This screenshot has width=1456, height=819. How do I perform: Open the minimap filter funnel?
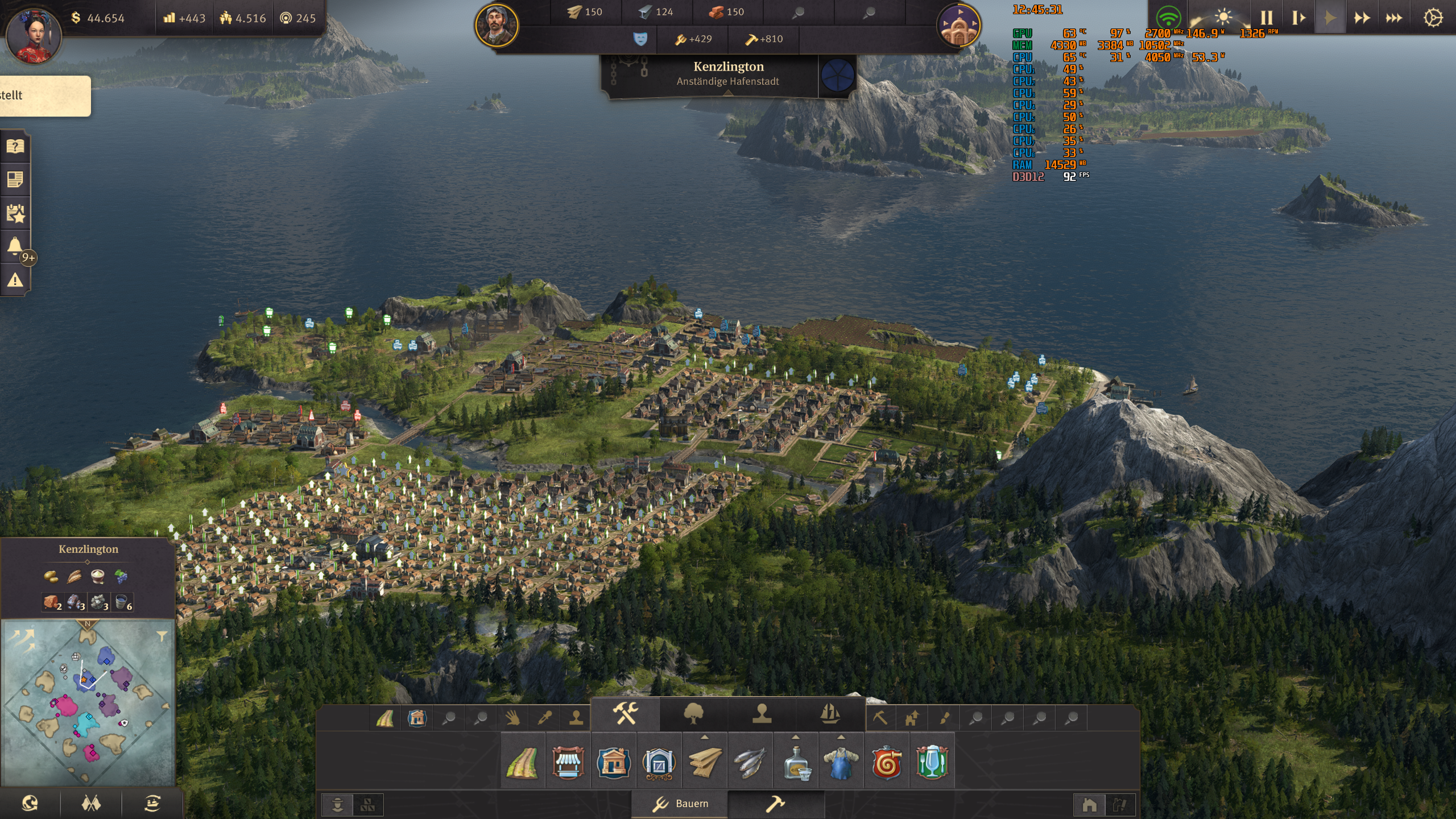pyautogui.click(x=162, y=636)
